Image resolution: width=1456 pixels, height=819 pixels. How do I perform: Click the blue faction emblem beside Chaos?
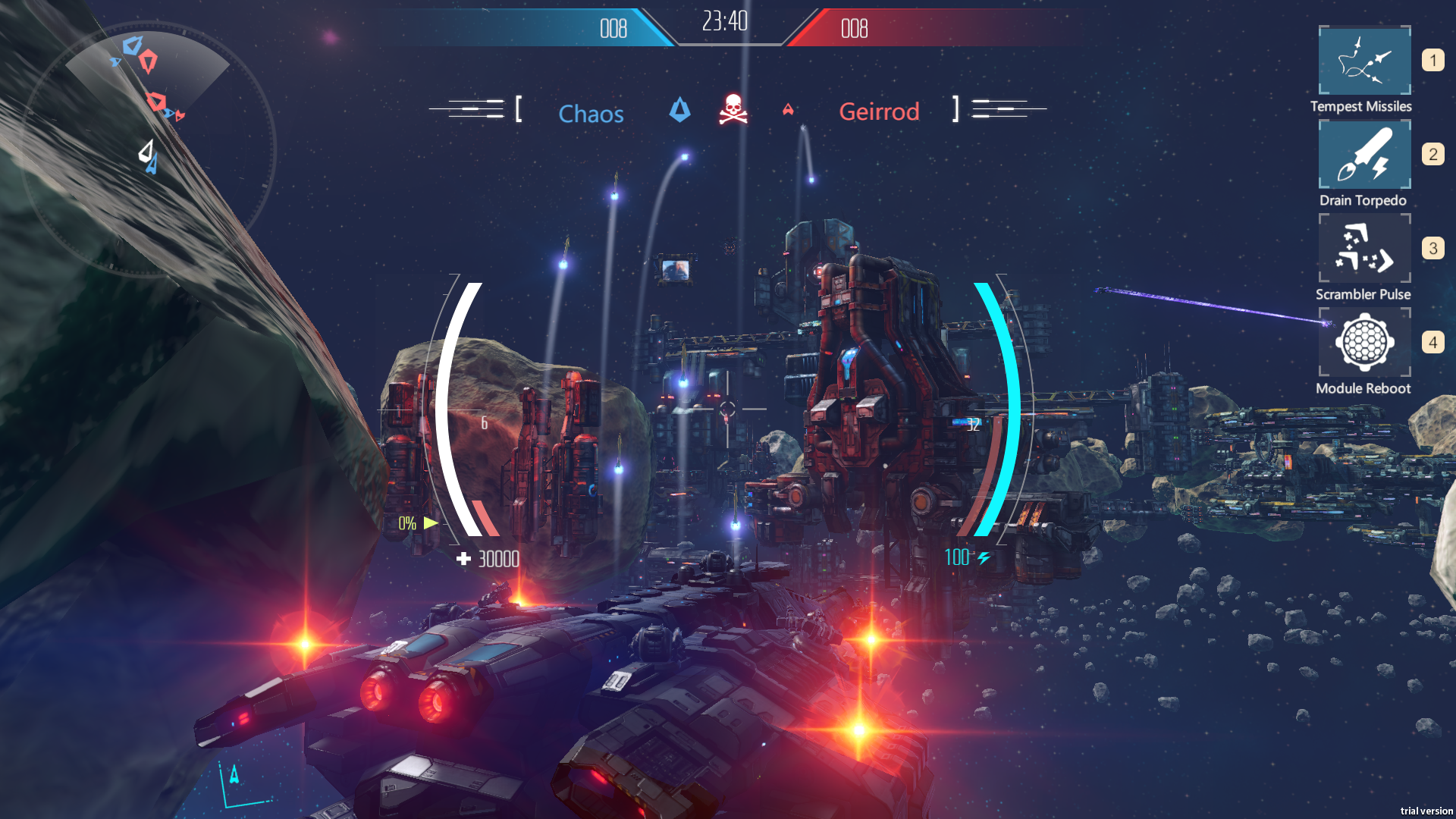click(680, 110)
